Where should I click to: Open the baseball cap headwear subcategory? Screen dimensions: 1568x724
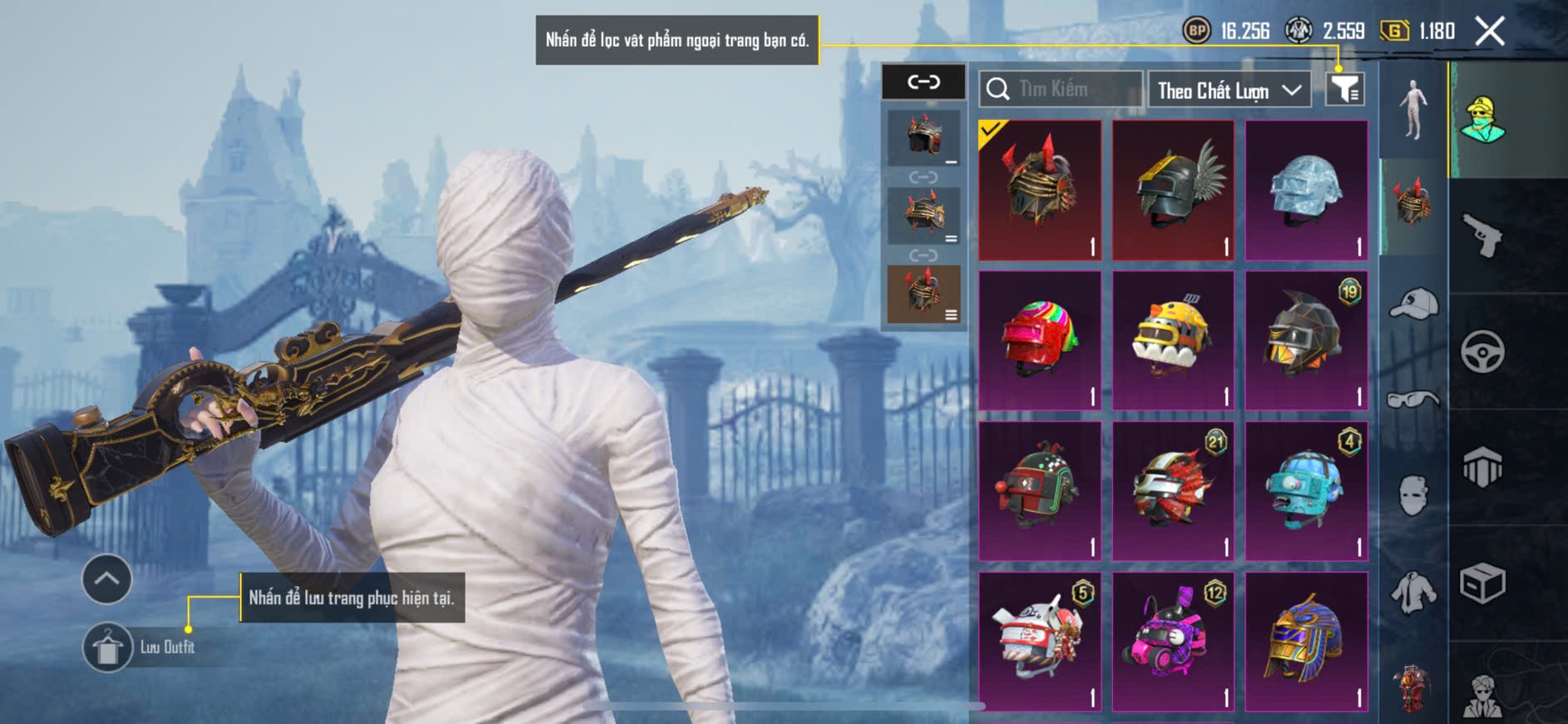pyautogui.click(x=1413, y=303)
